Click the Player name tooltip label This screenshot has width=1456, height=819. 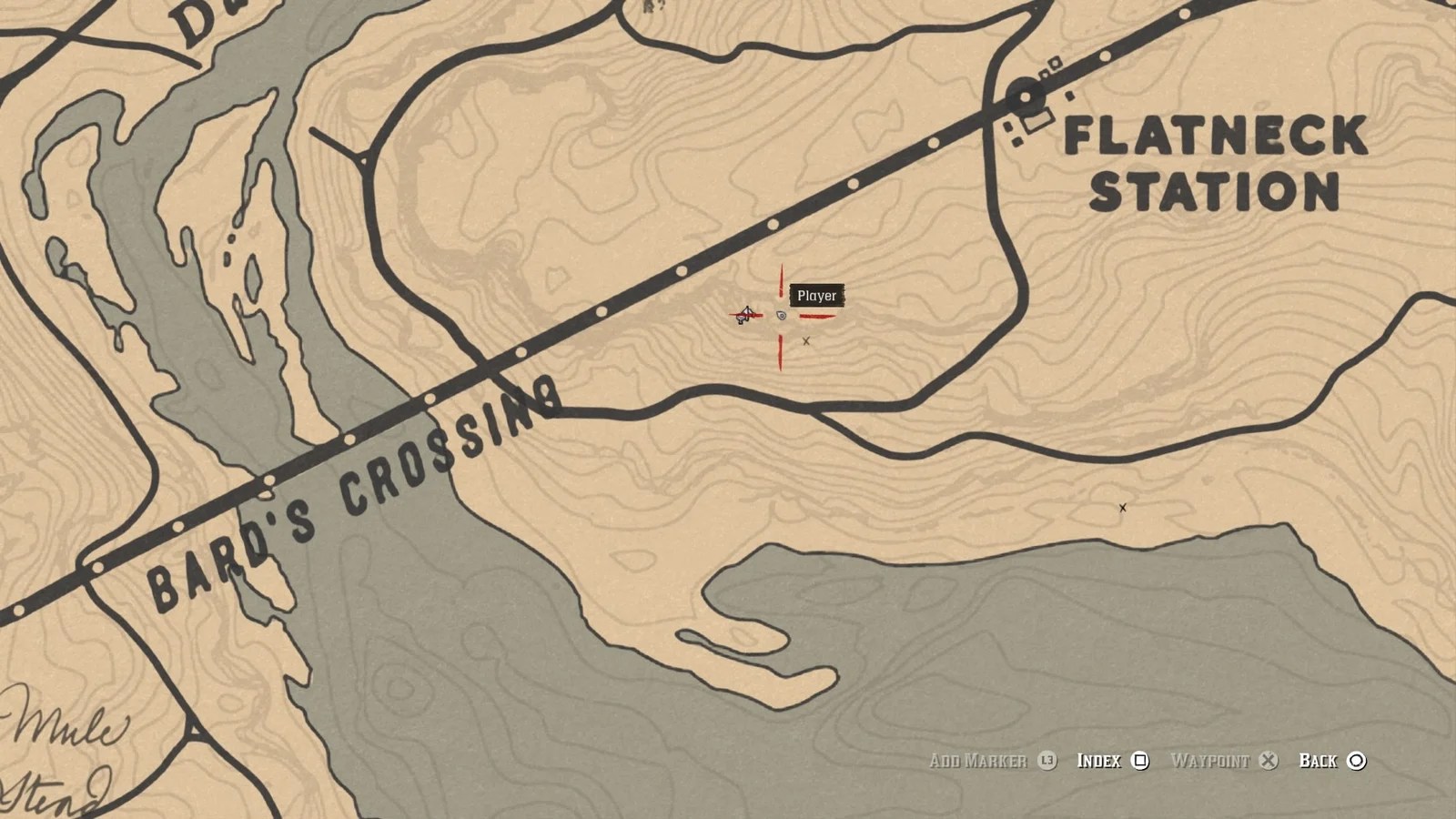tap(817, 297)
